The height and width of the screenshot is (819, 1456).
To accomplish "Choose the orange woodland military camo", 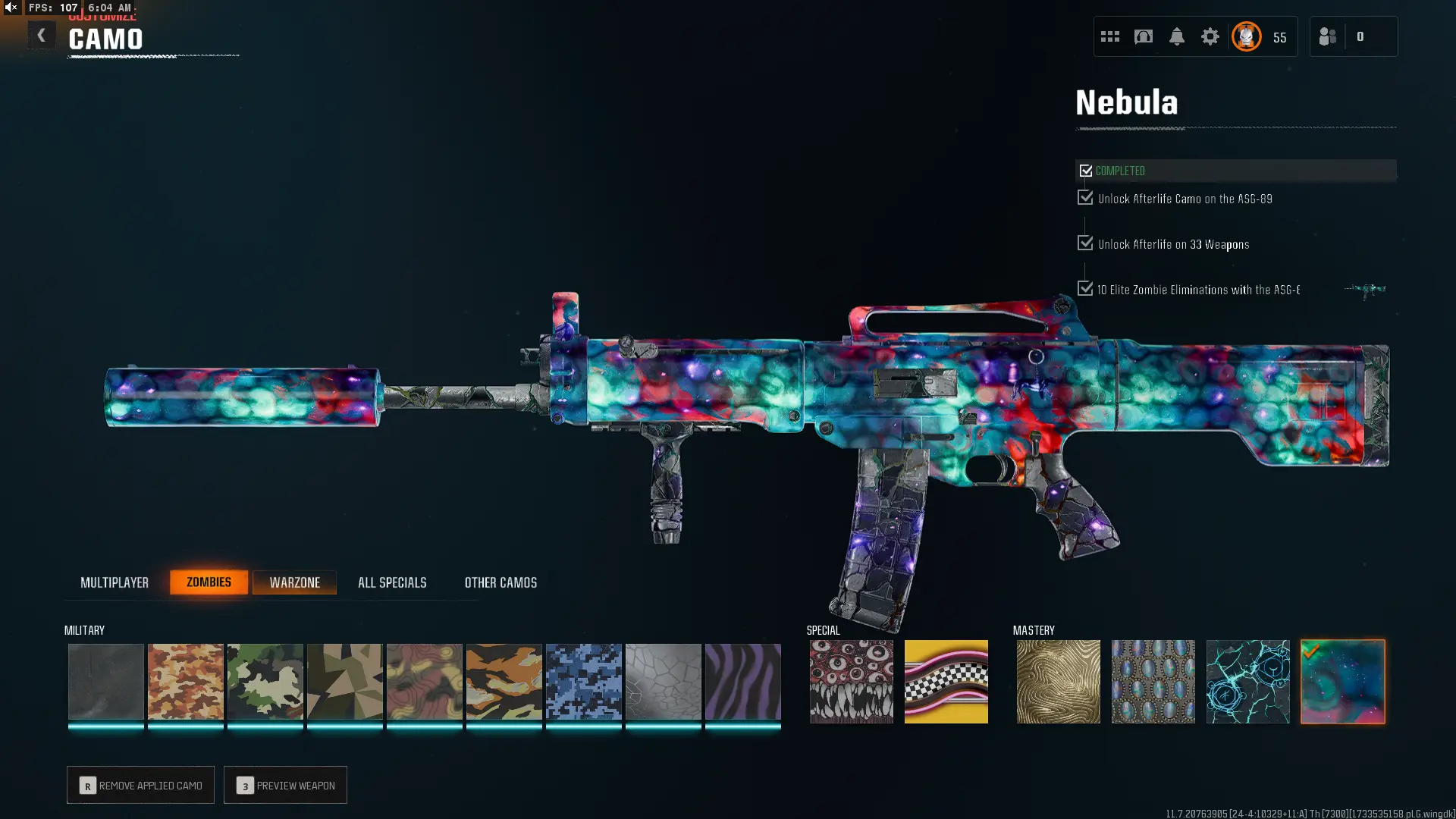I will click(x=186, y=681).
